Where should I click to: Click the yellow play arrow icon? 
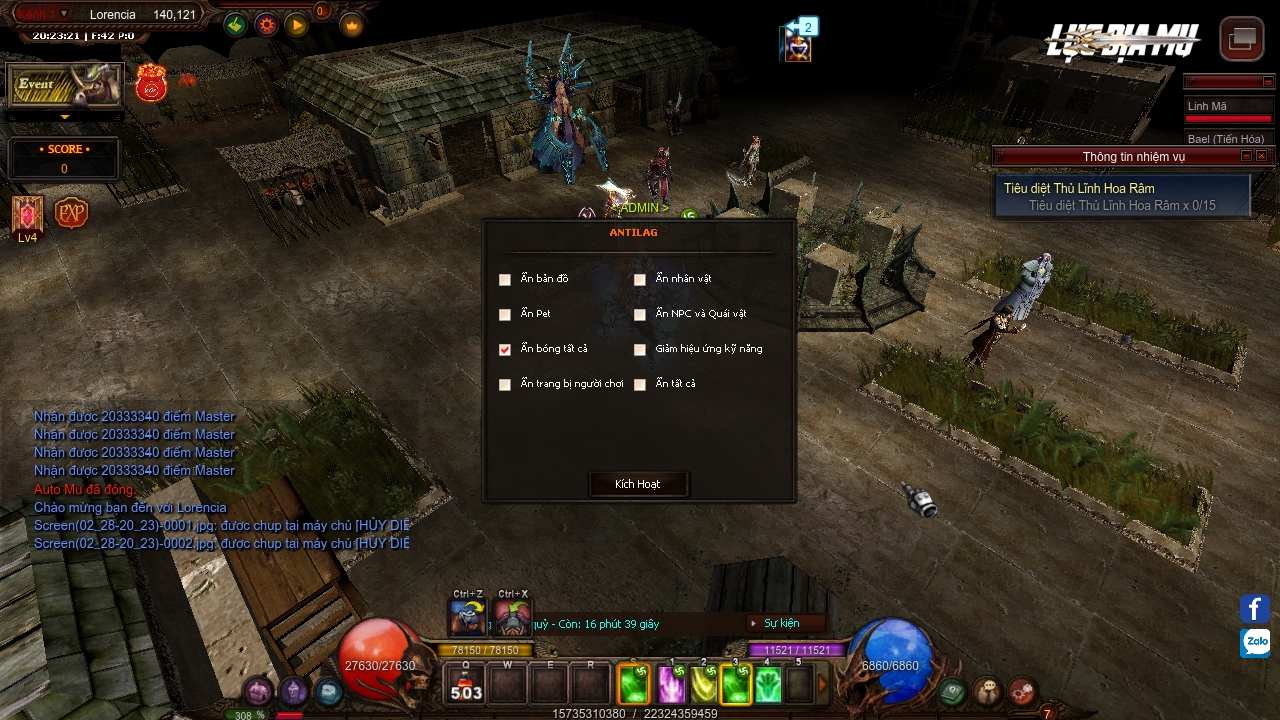click(297, 25)
